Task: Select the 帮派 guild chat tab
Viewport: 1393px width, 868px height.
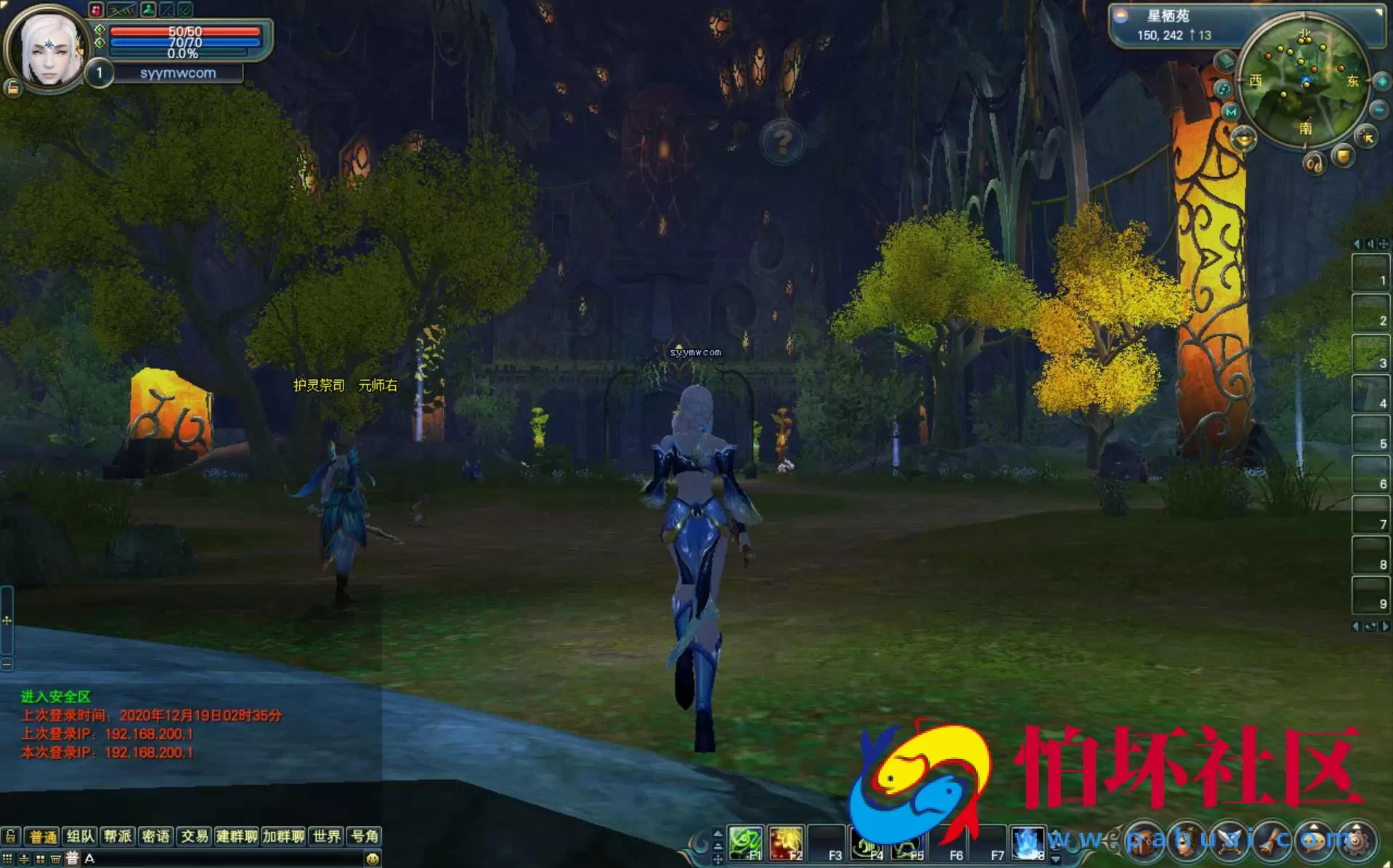Action: click(x=118, y=836)
